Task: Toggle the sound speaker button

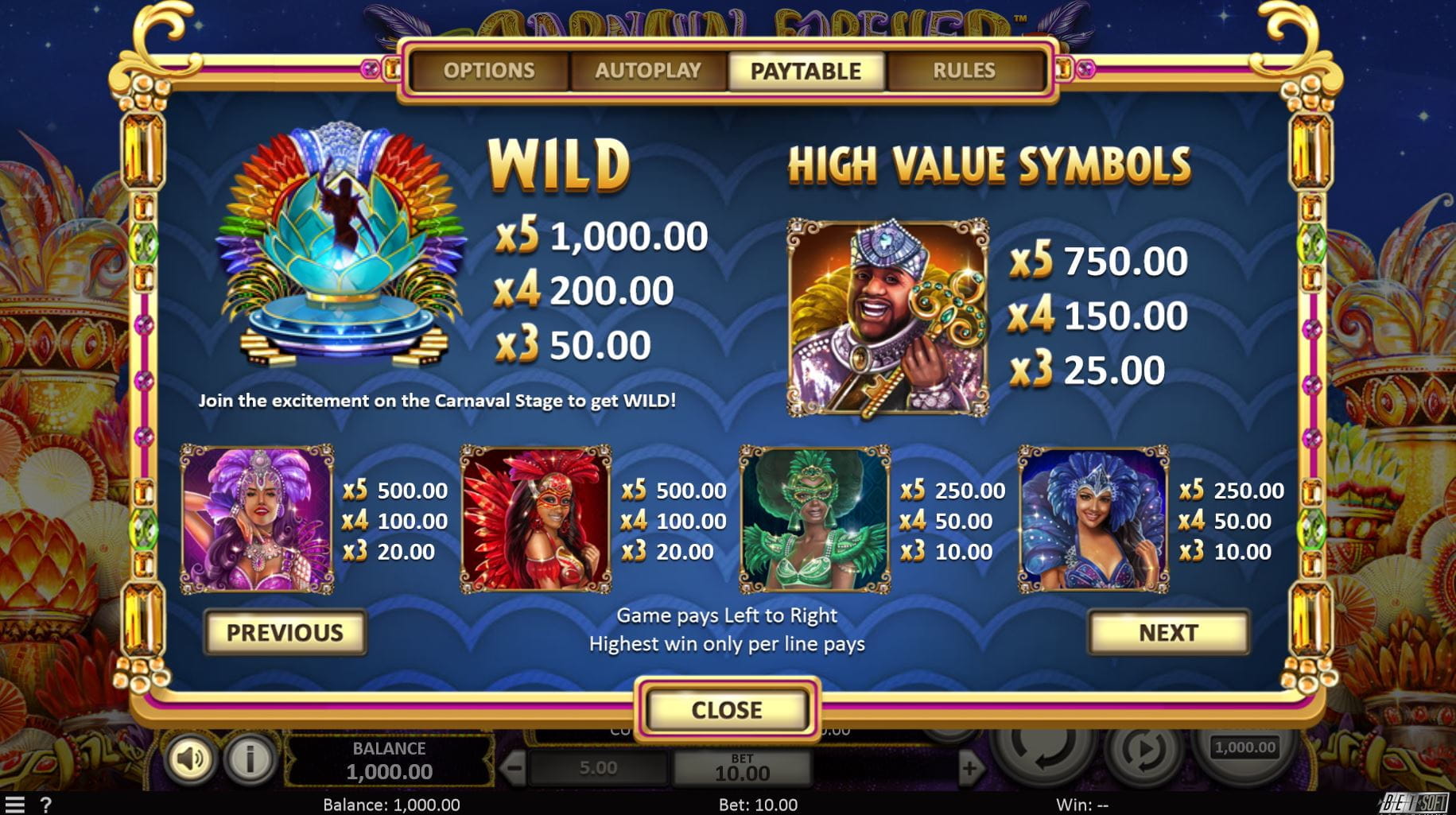Action: pos(189,759)
